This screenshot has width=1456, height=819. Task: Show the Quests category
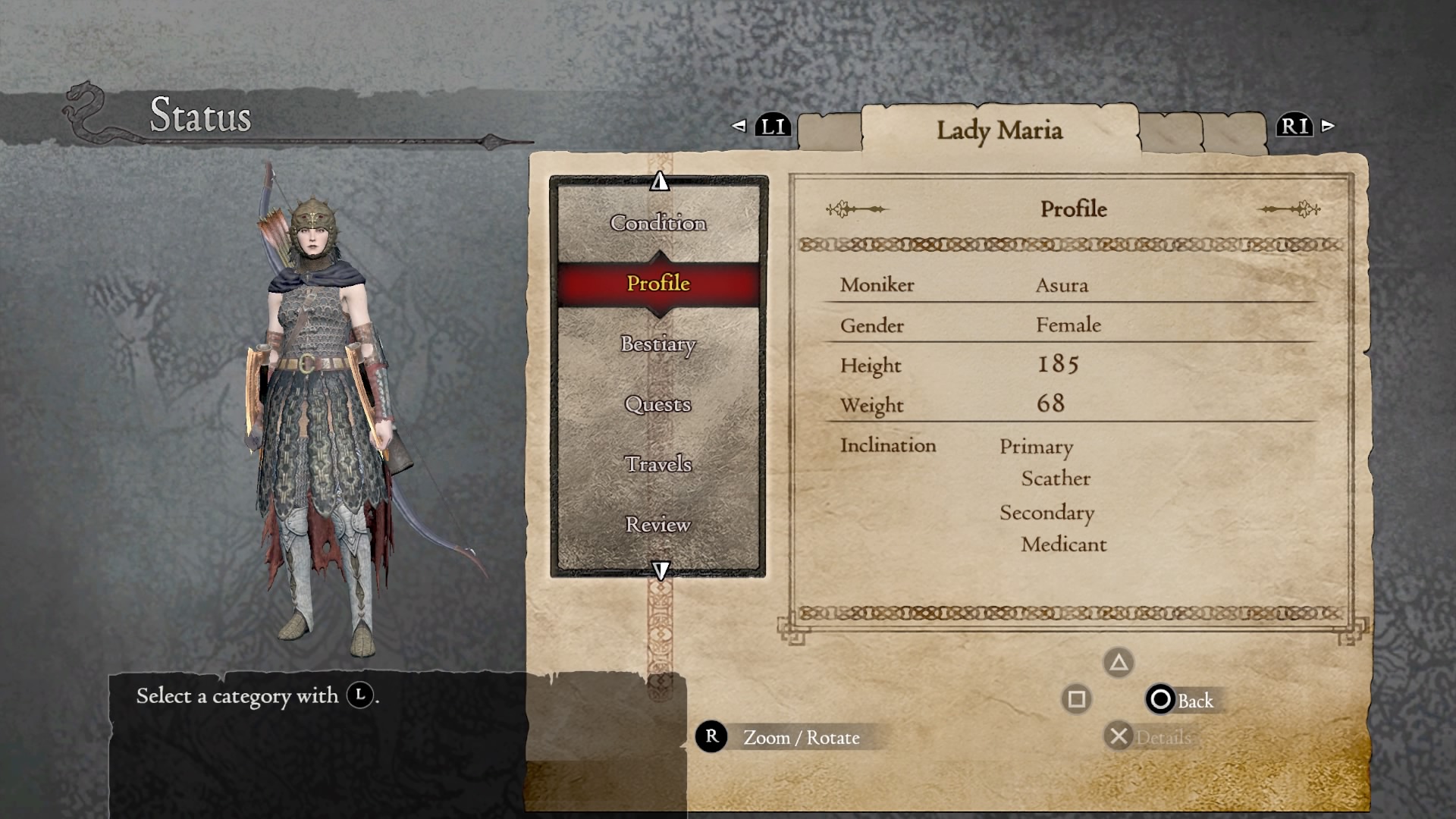pyautogui.click(x=657, y=404)
